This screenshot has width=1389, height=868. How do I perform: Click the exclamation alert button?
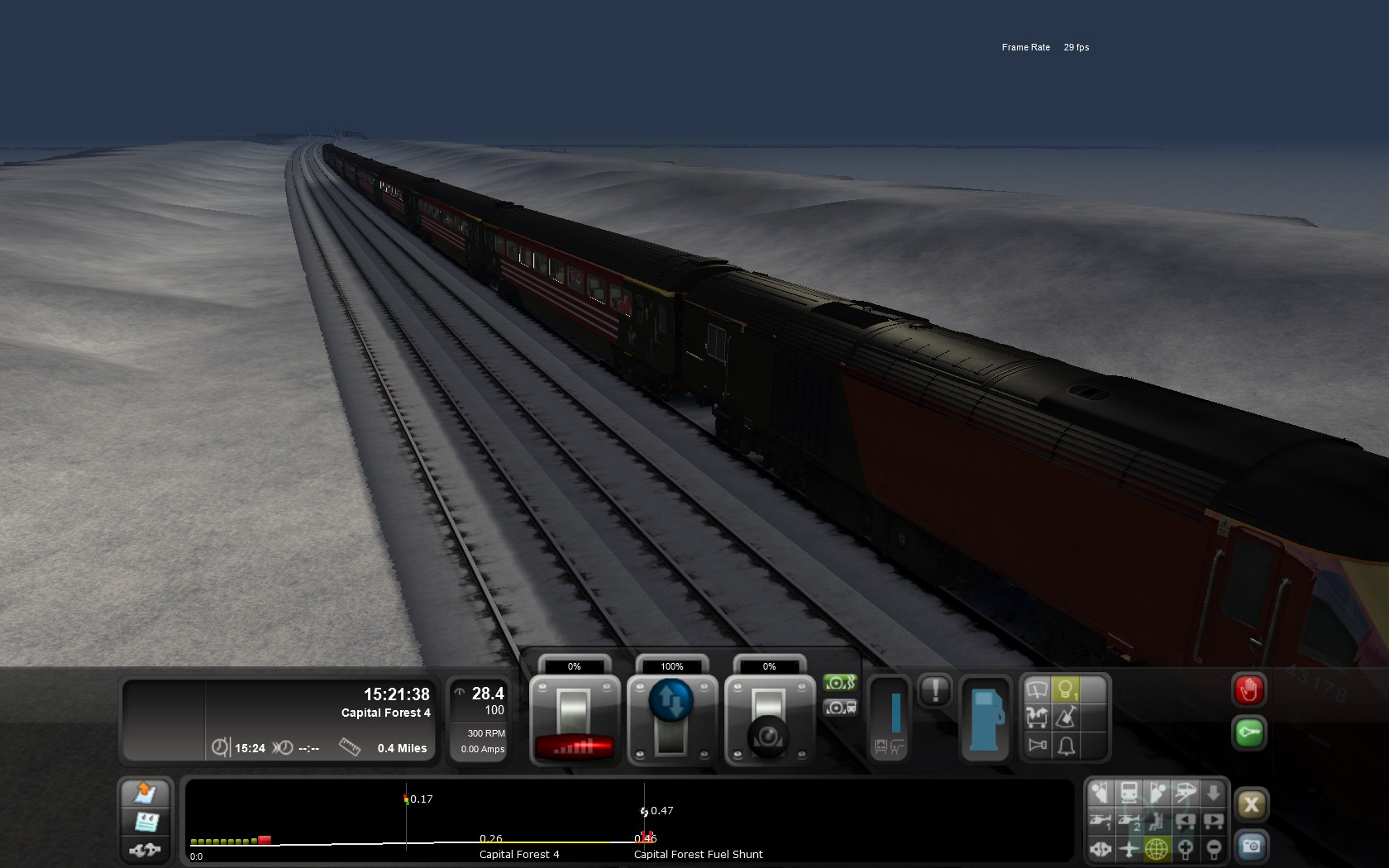pyautogui.click(x=935, y=690)
